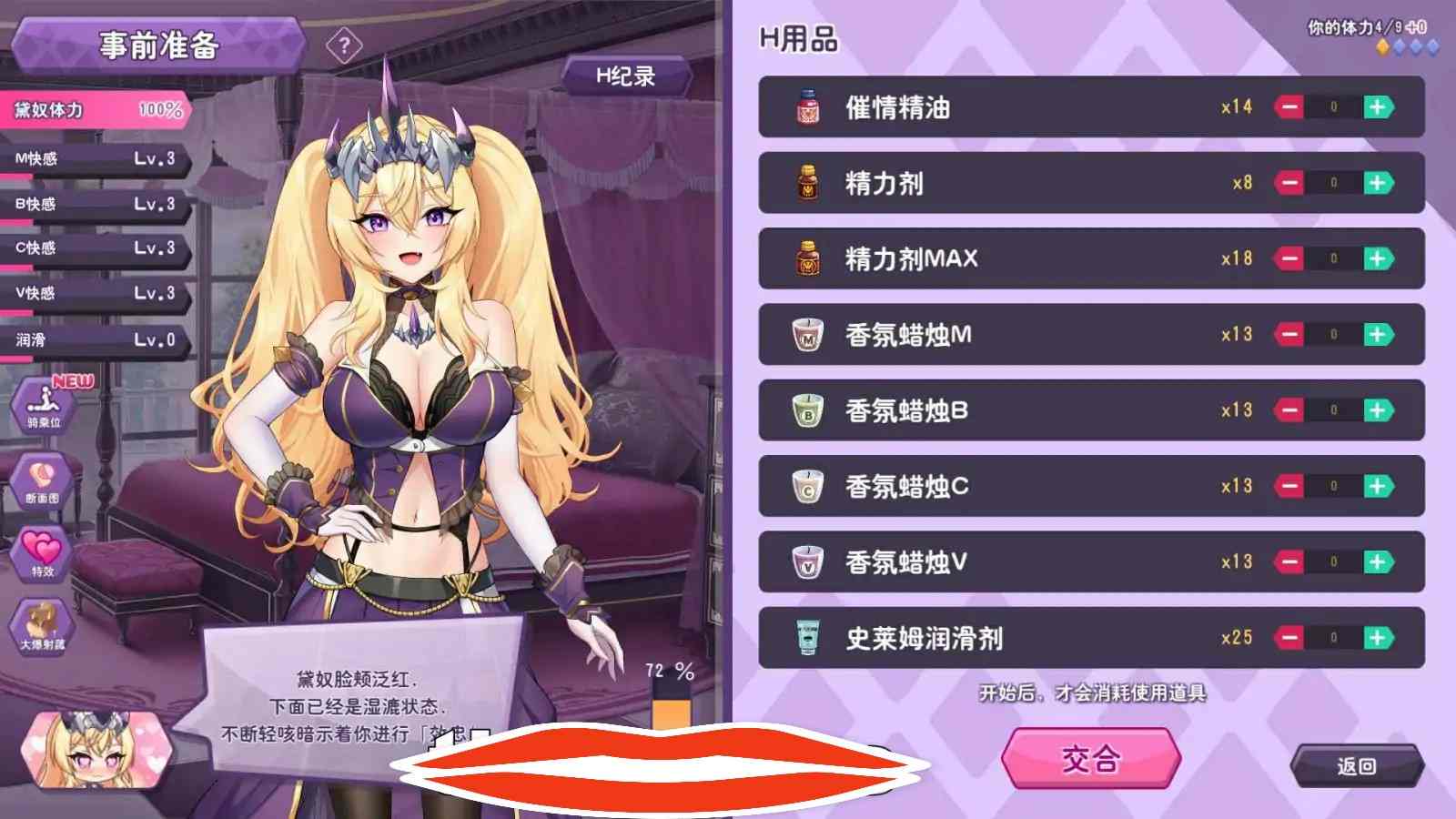Click the 特效 pink hearts effect icon
The height and width of the screenshot is (819, 1456).
41,552
